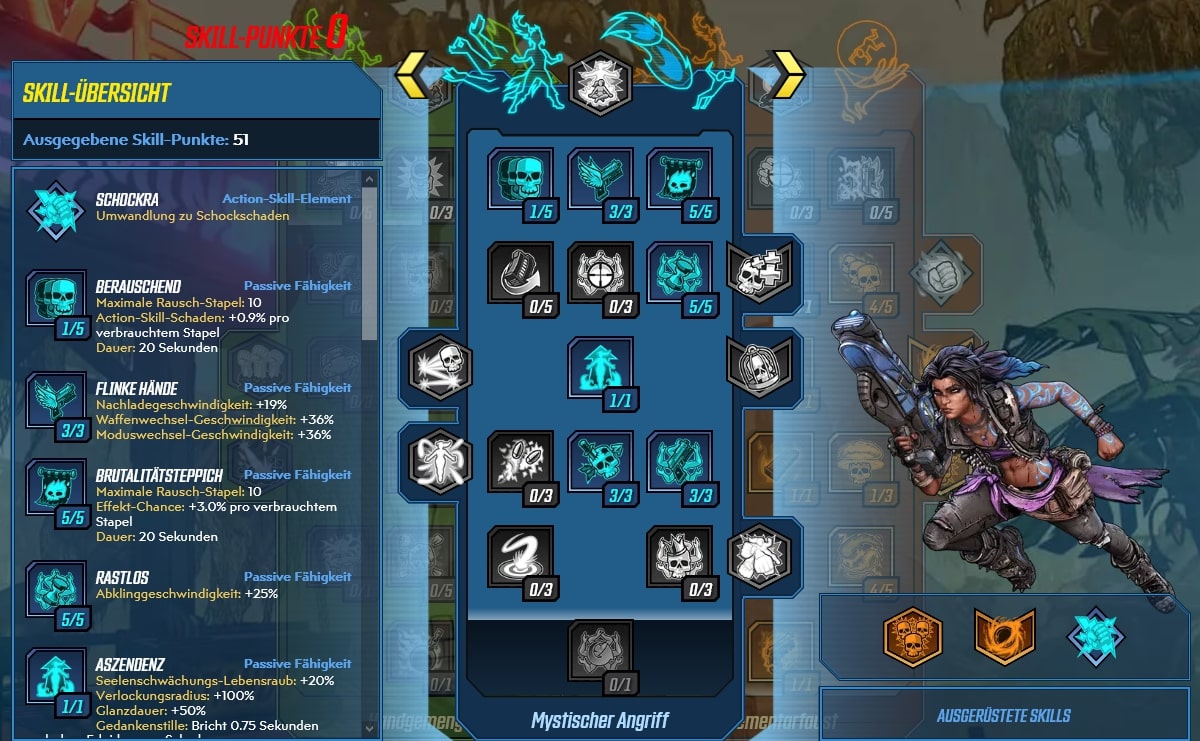Click the Flinke Hände 3/3 tree skill
This screenshot has width=1200, height=741.
click(x=600, y=178)
